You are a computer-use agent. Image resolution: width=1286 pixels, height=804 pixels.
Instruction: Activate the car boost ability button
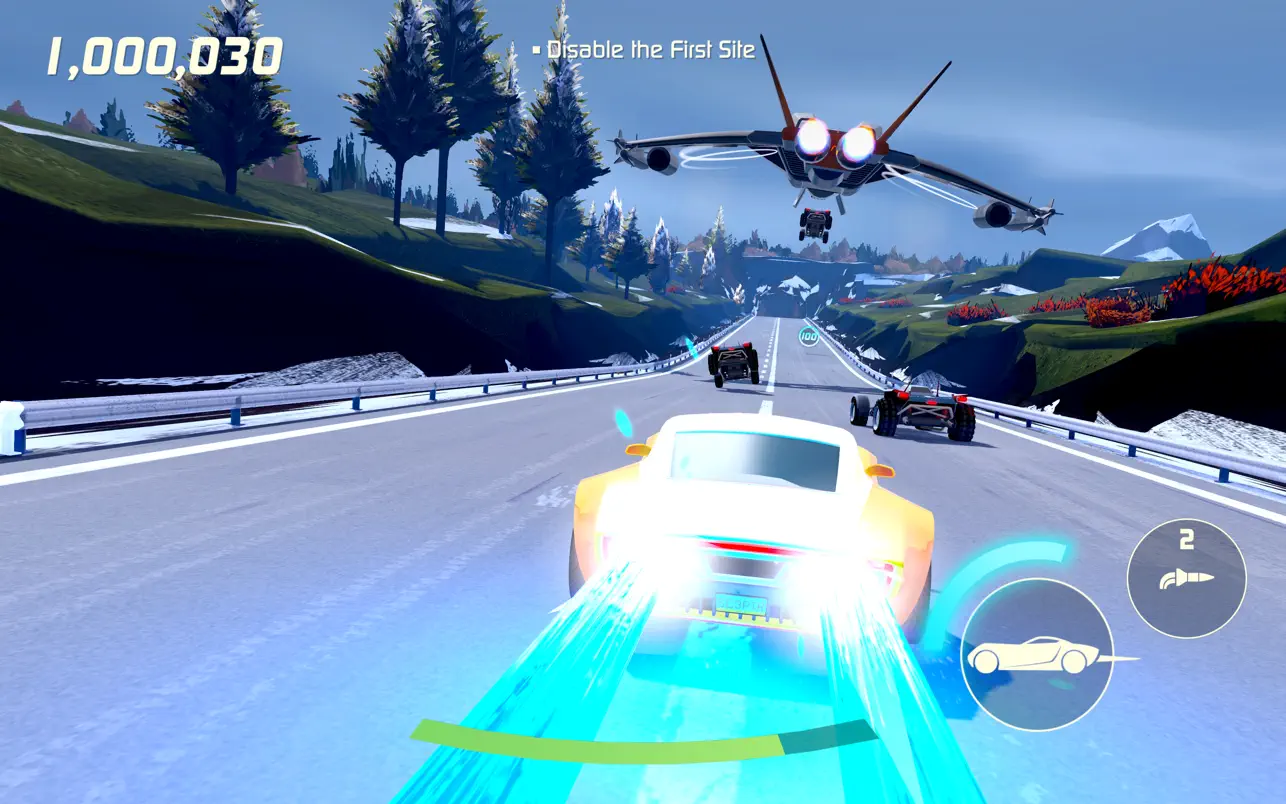pyautogui.click(x=1037, y=655)
